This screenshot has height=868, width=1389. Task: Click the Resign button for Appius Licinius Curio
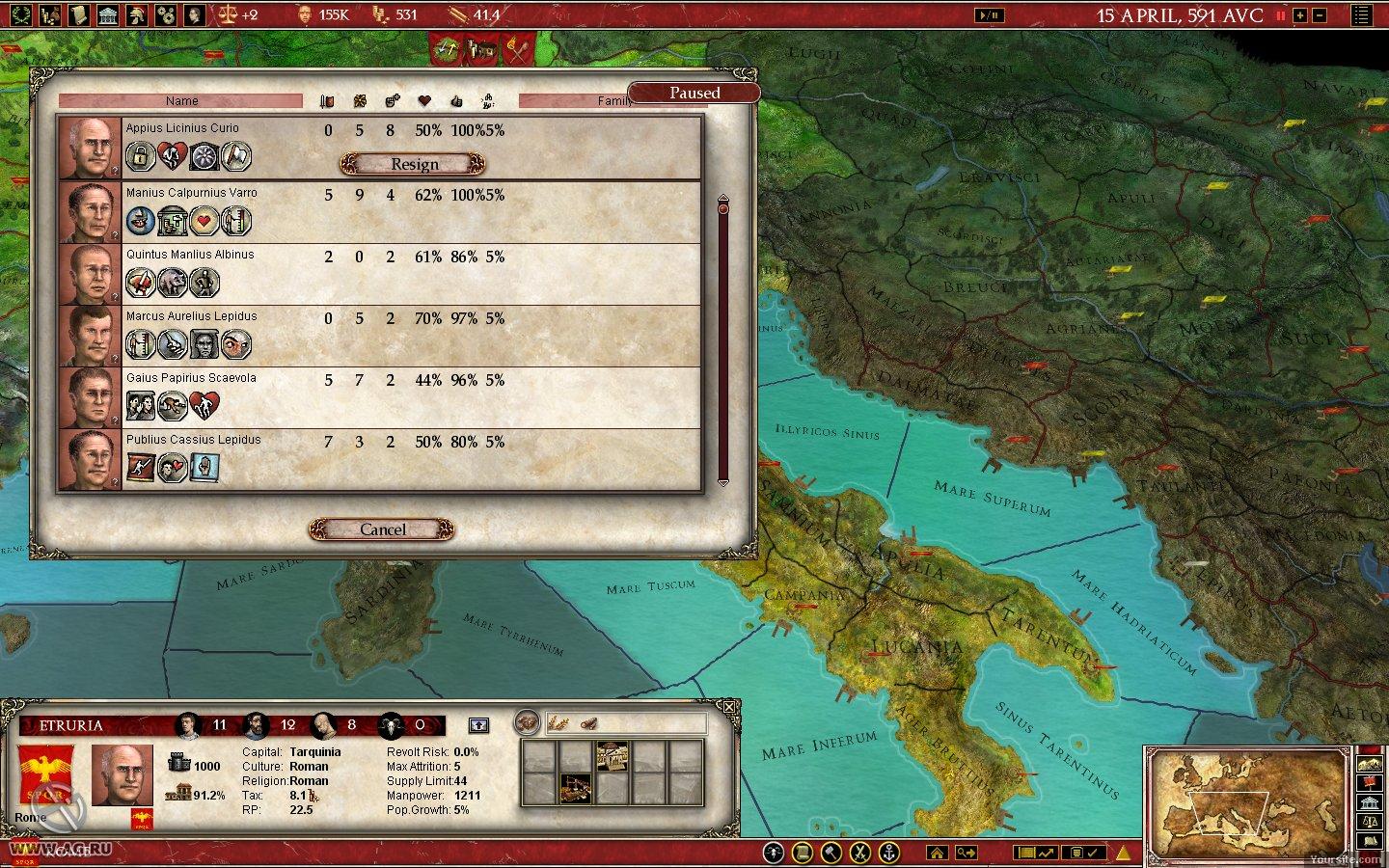(413, 164)
